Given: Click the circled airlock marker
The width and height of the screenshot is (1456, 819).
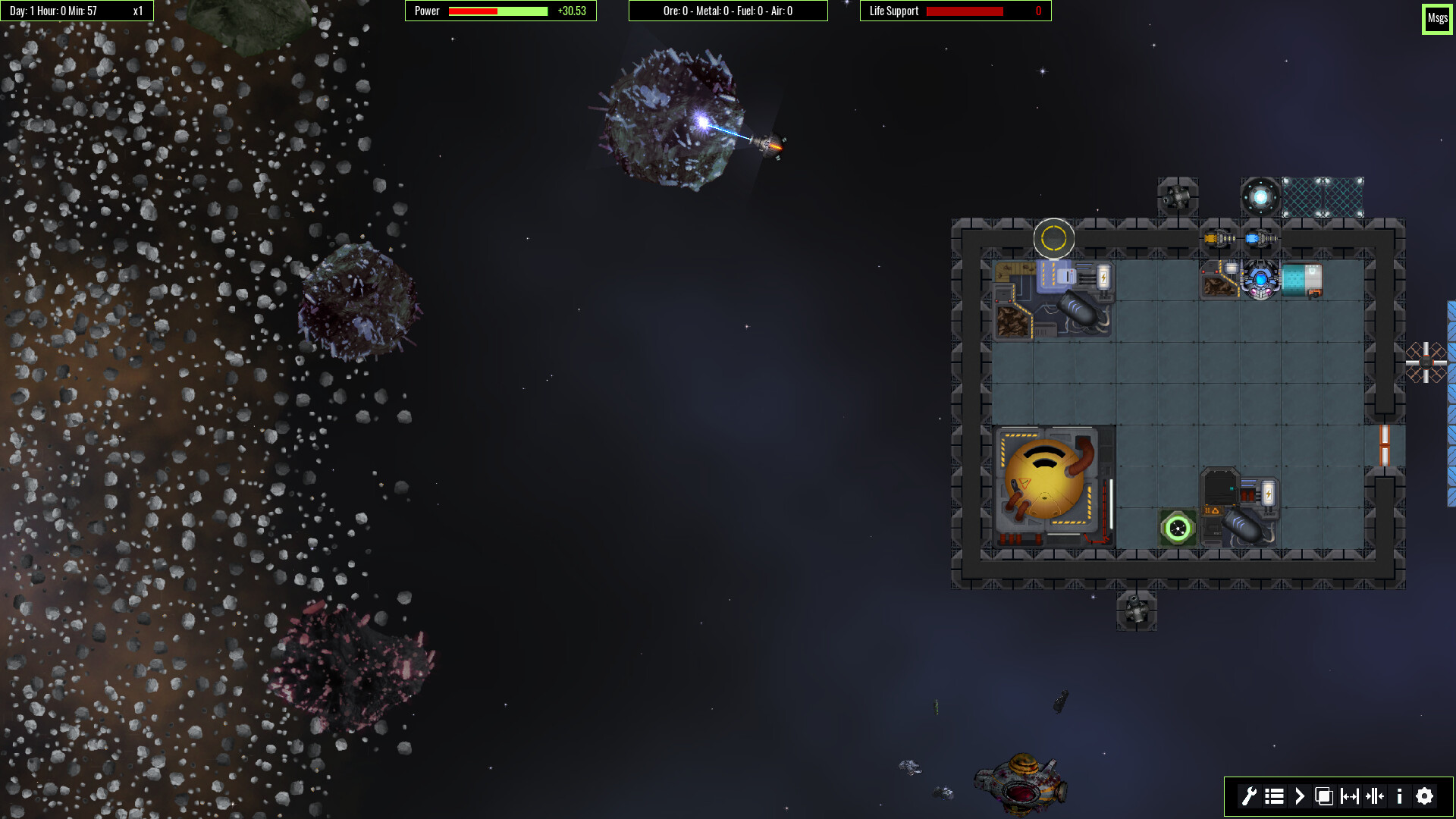Looking at the screenshot, I should 1054,239.
